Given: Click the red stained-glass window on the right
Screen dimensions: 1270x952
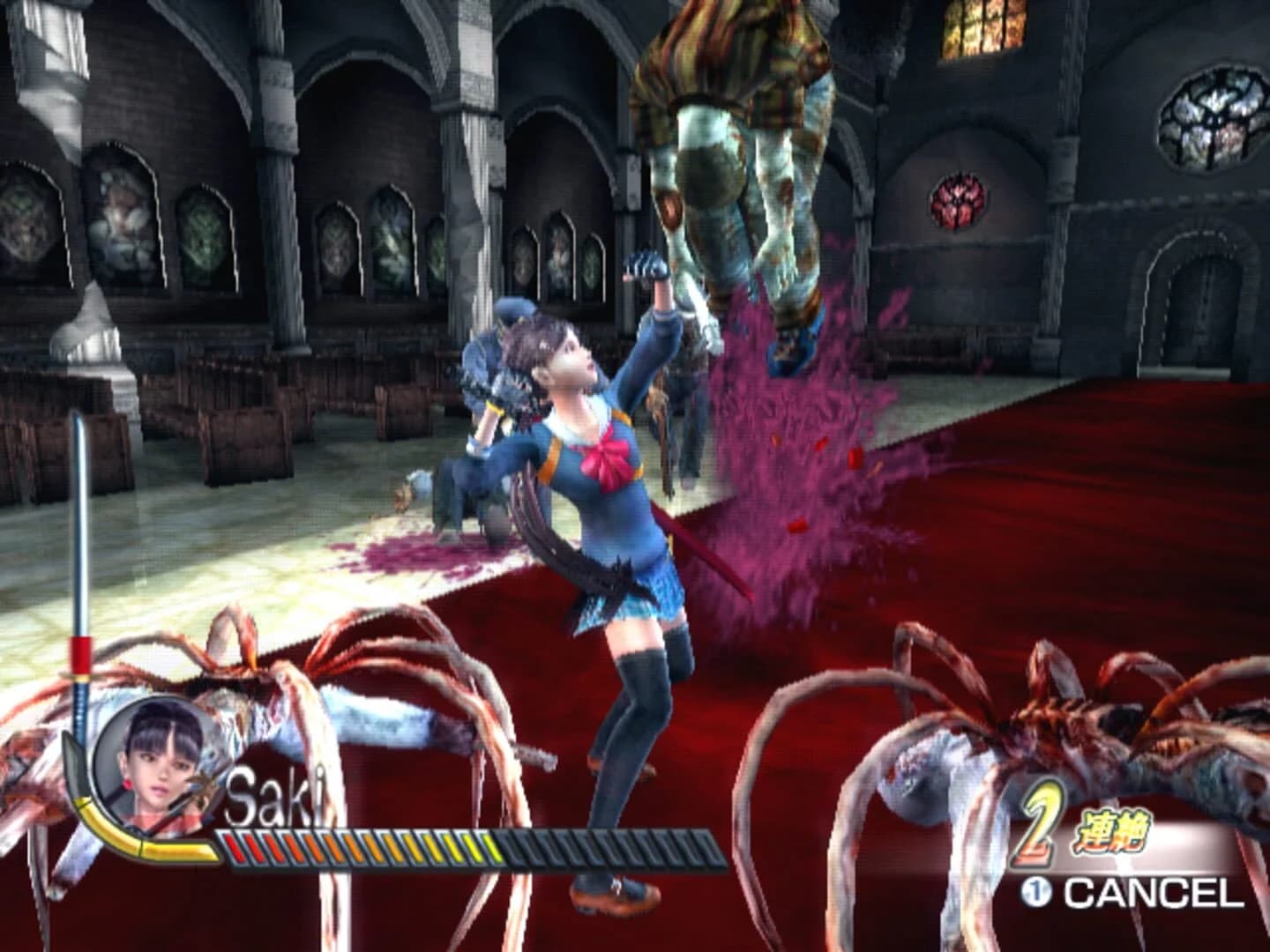Looking at the screenshot, I should point(957,203).
